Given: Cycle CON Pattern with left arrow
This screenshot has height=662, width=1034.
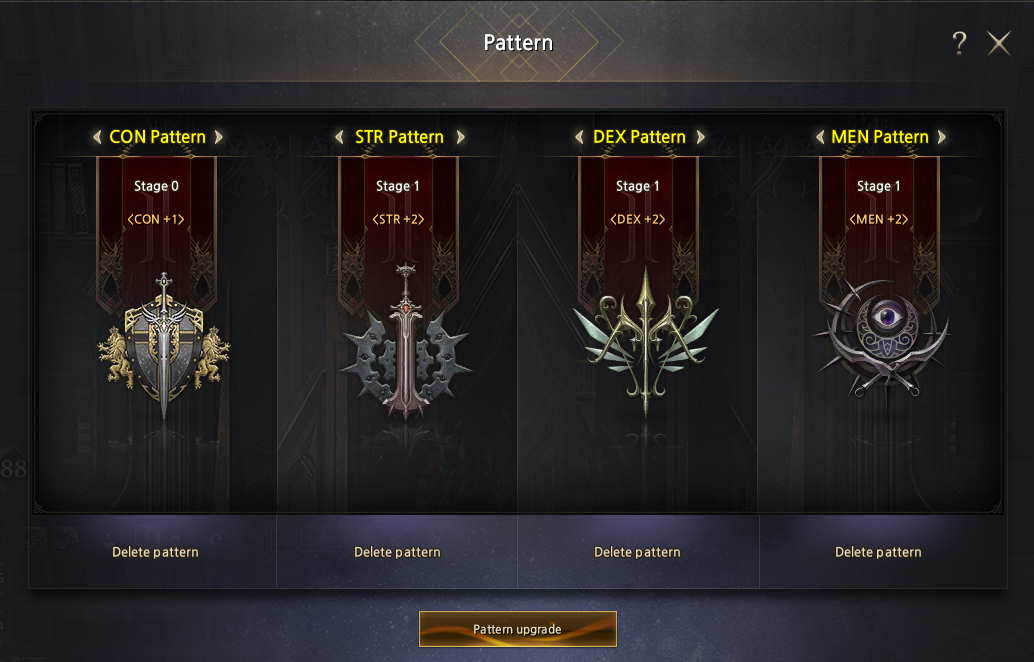Looking at the screenshot, I should pos(97,137).
